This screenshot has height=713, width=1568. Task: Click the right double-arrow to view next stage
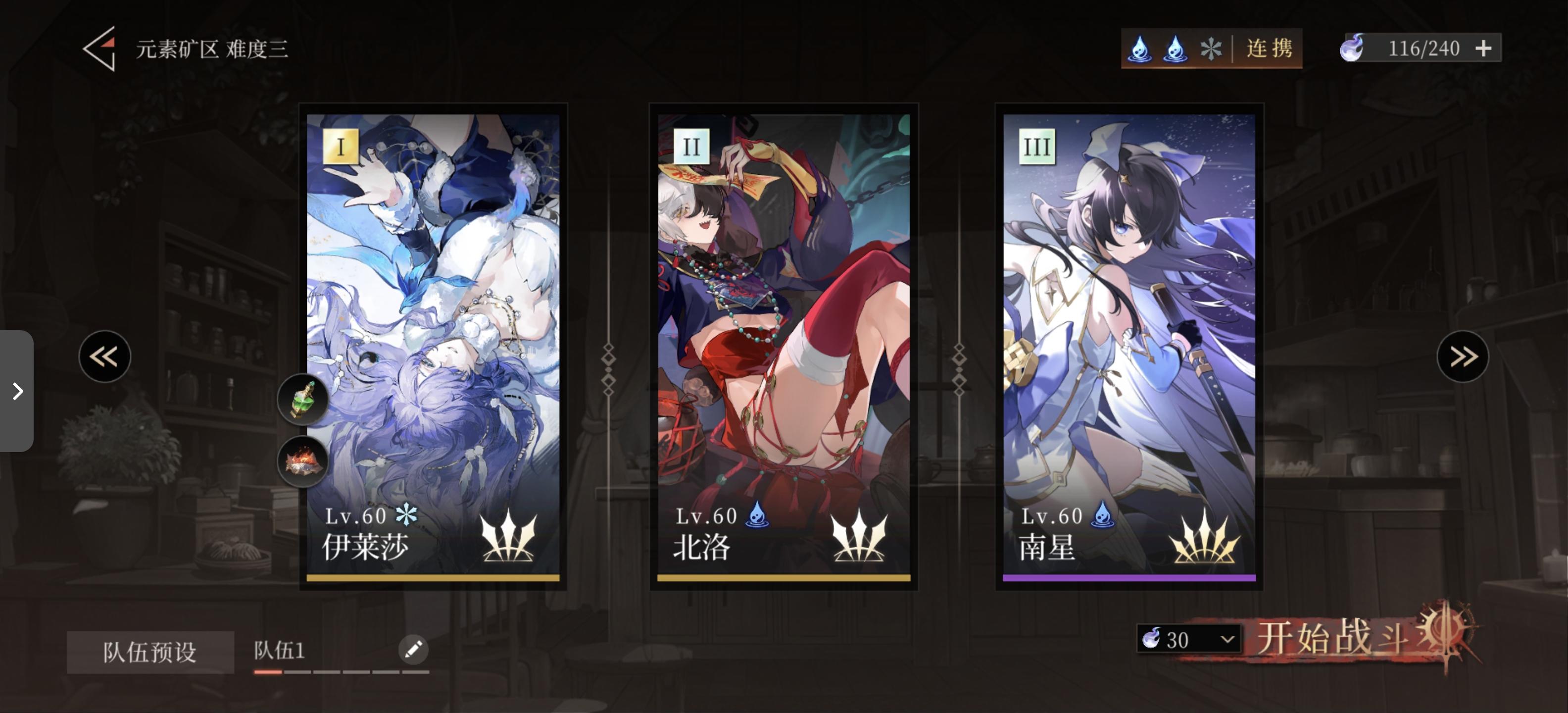point(1463,356)
